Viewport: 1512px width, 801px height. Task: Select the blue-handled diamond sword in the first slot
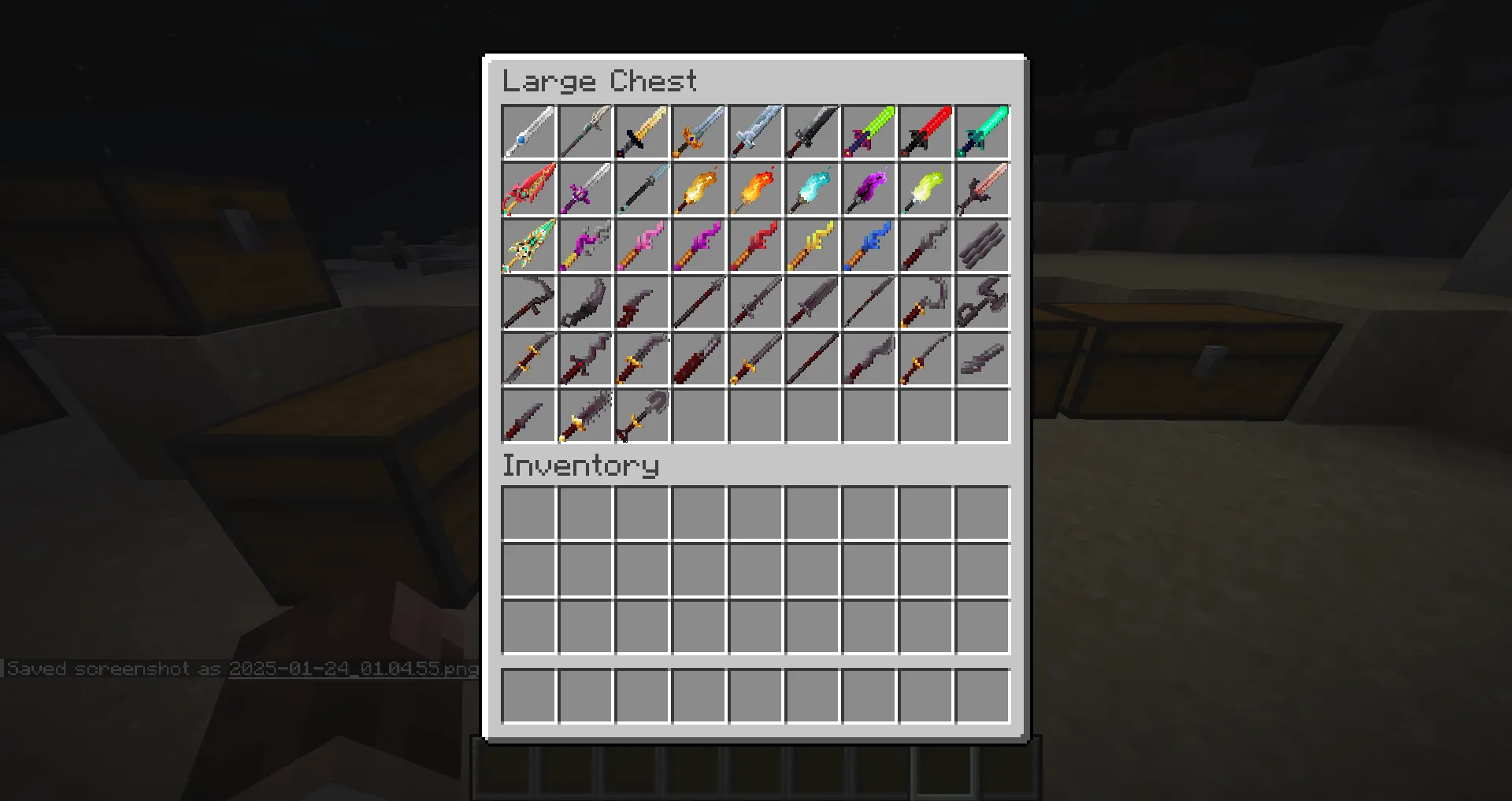(x=528, y=132)
